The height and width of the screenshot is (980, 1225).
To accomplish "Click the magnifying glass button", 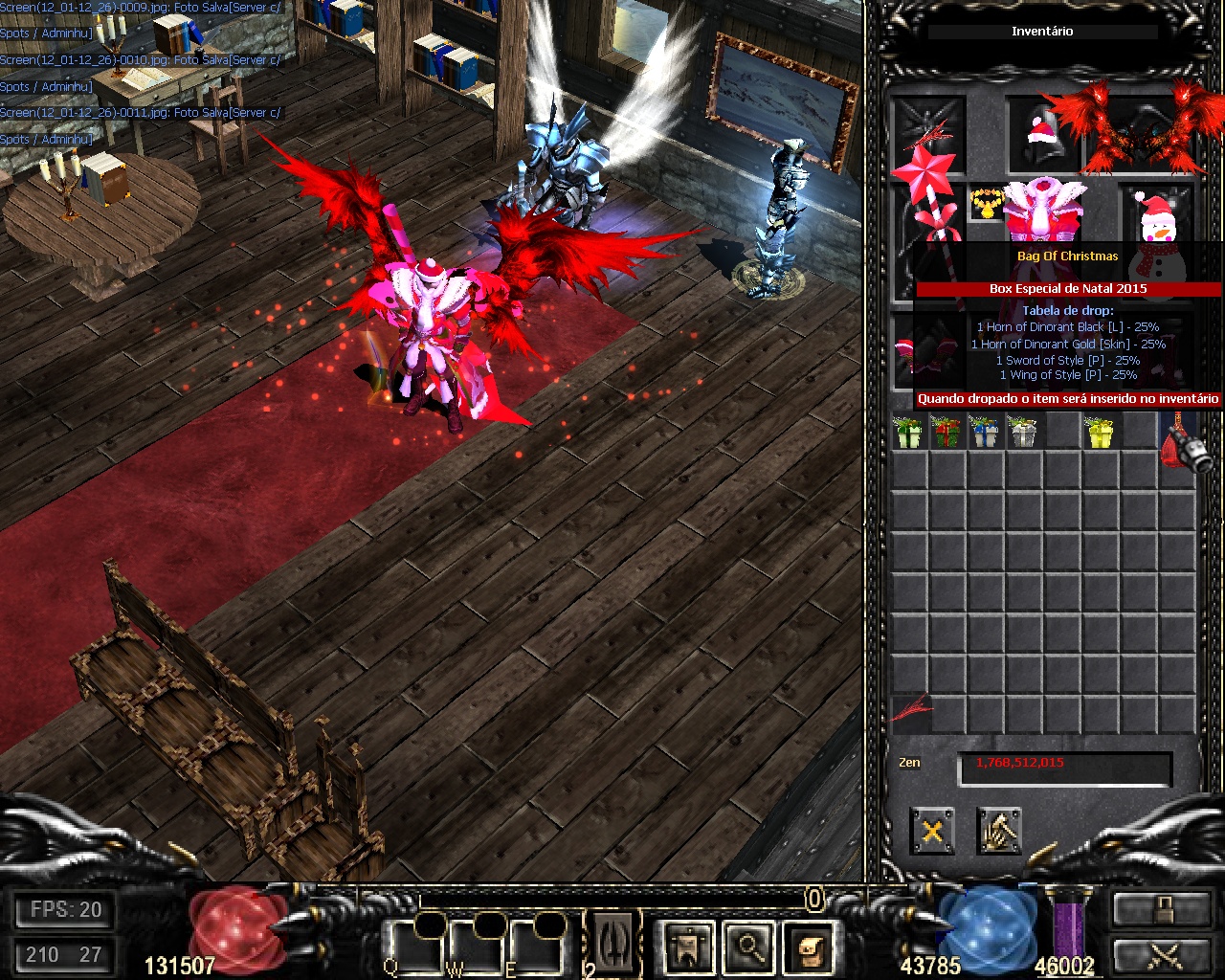I will (748, 947).
